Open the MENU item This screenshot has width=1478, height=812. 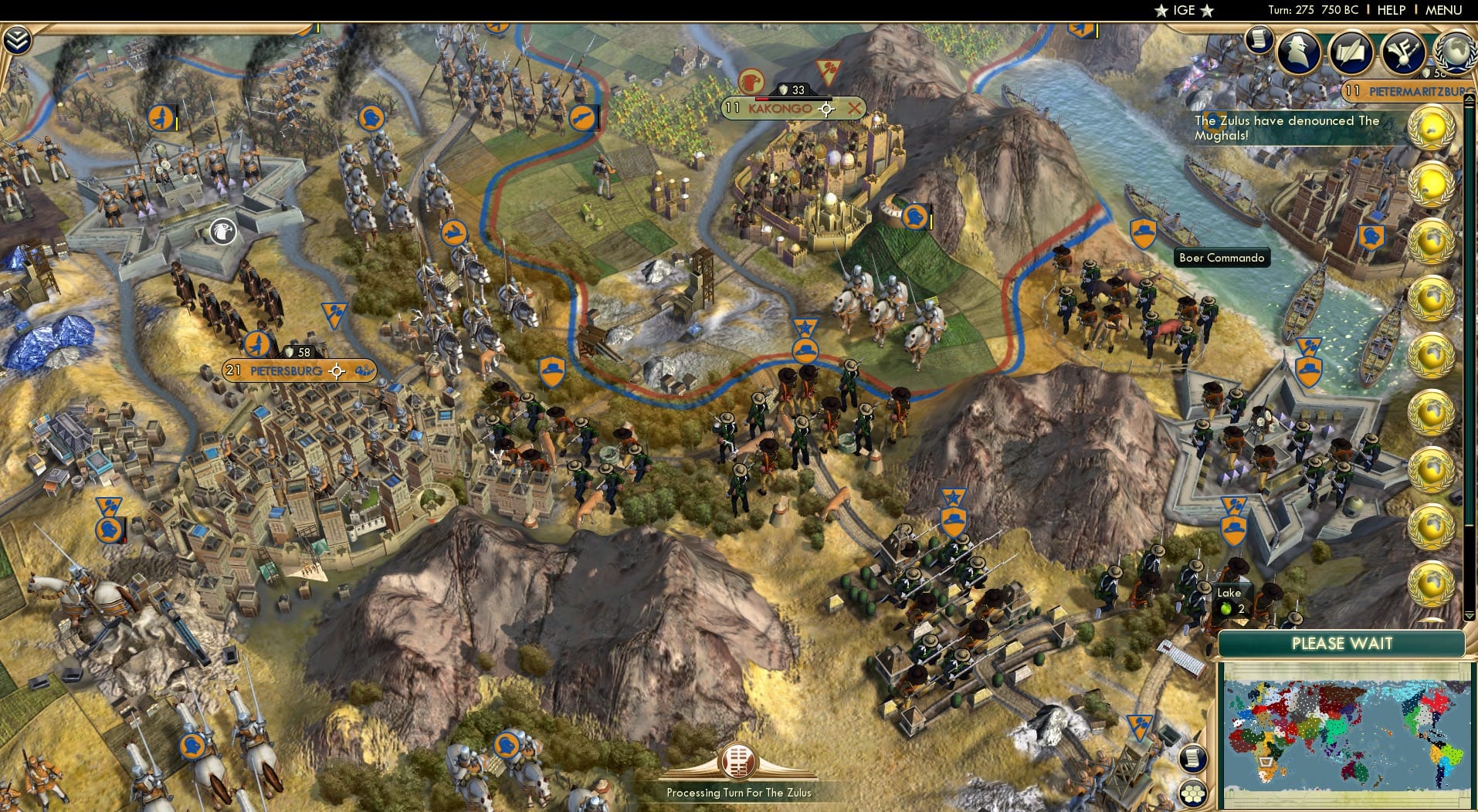1443,10
